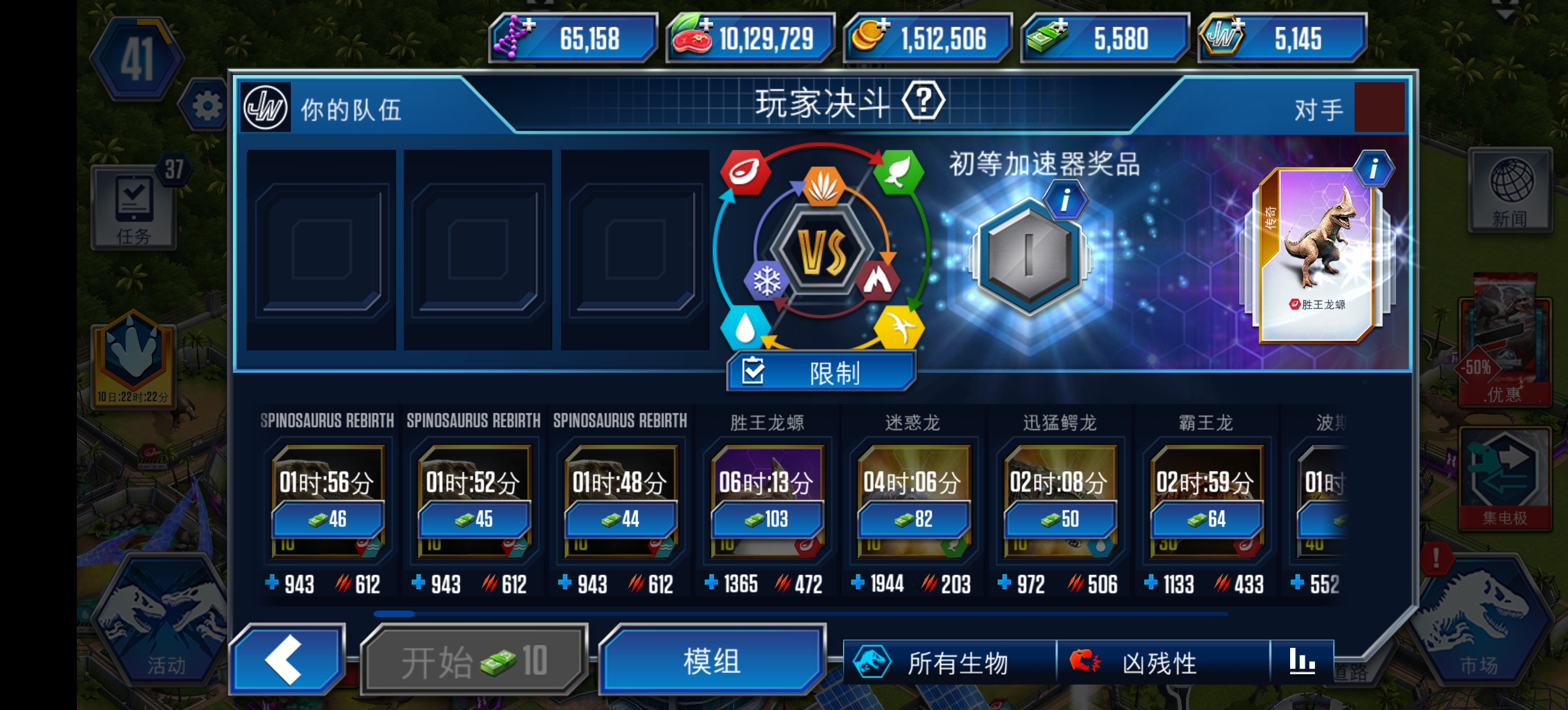Click the page indicator below the dinosaur list
The image size is (1568, 710).
pyautogui.click(x=394, y=614)
